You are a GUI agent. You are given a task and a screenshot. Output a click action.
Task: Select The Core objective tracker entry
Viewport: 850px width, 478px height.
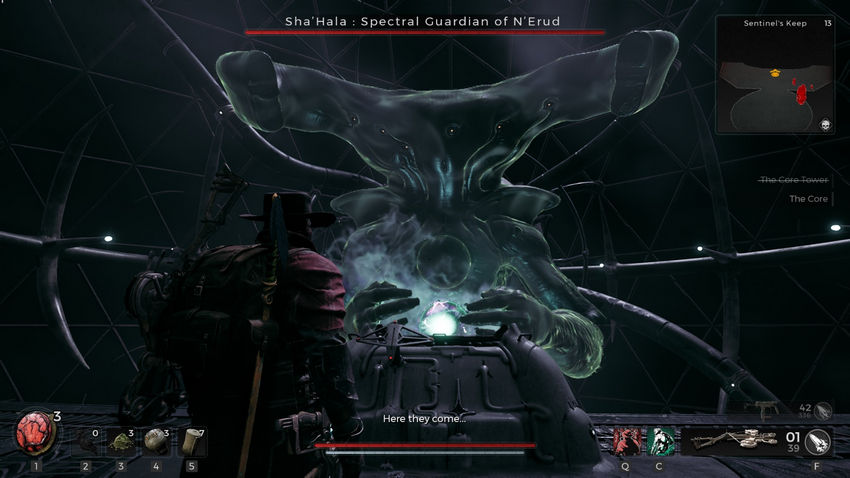point(807,199)
